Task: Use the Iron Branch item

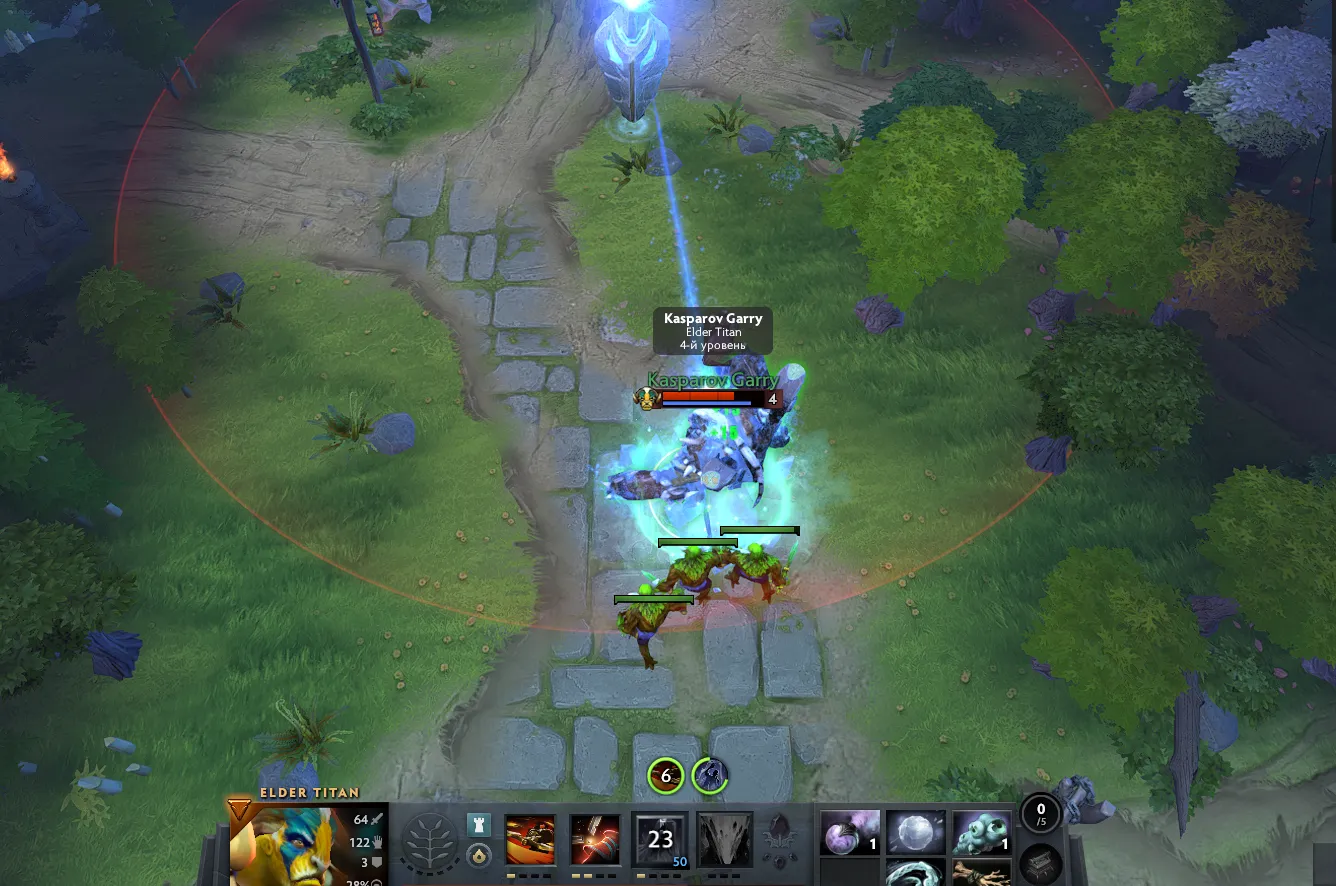Action: (981, 874)
